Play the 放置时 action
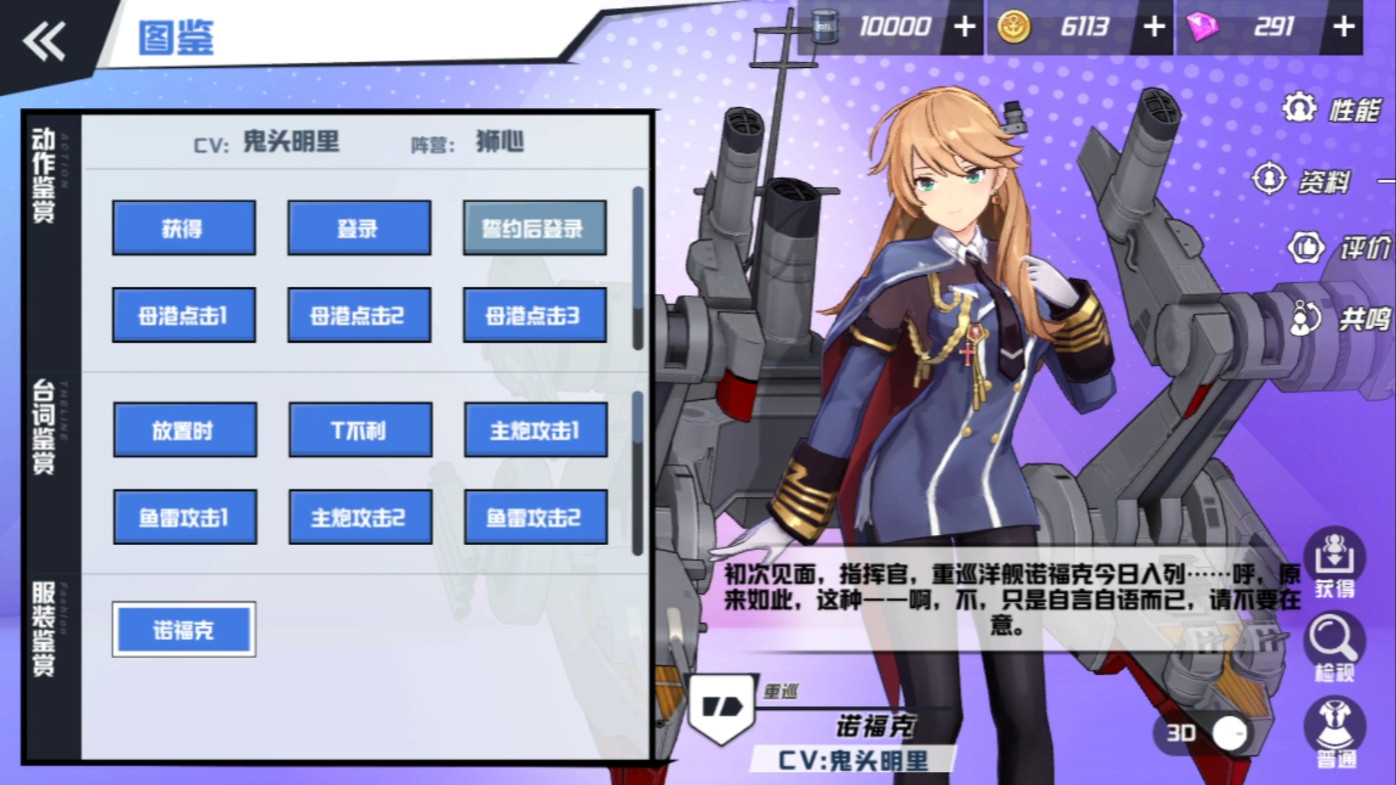 point(184,430)
